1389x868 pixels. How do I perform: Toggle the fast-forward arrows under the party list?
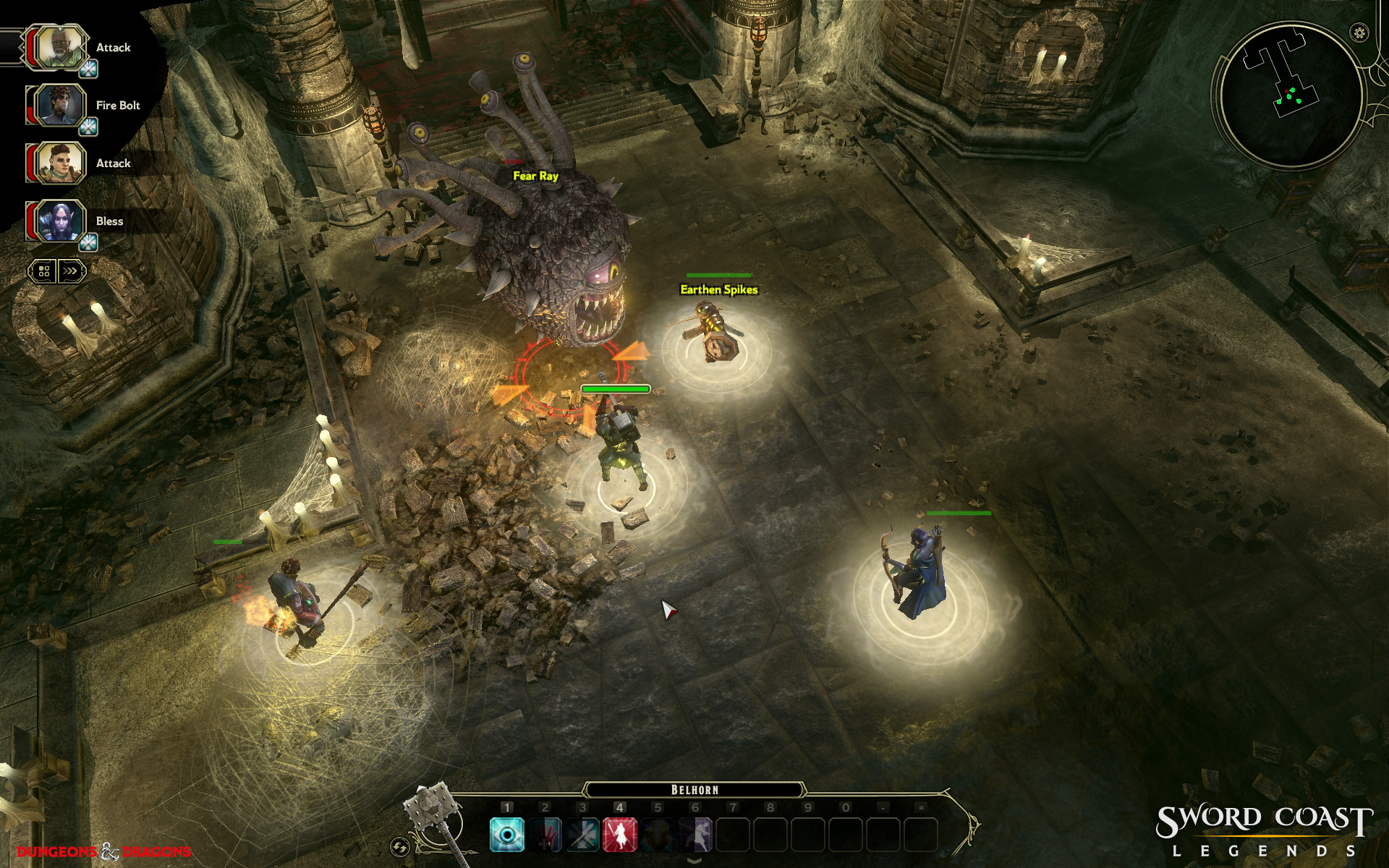tap(70, 271)
